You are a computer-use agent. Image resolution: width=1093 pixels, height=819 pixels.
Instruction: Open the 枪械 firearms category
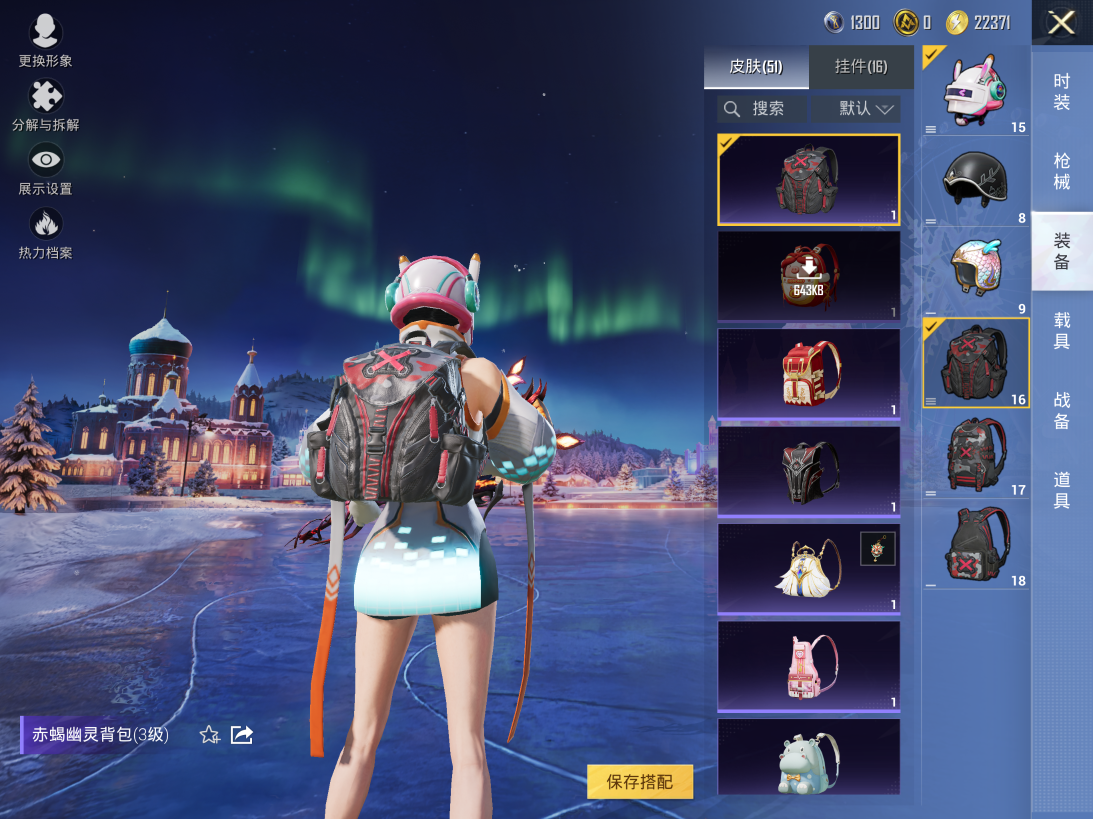click(1062, 171)
